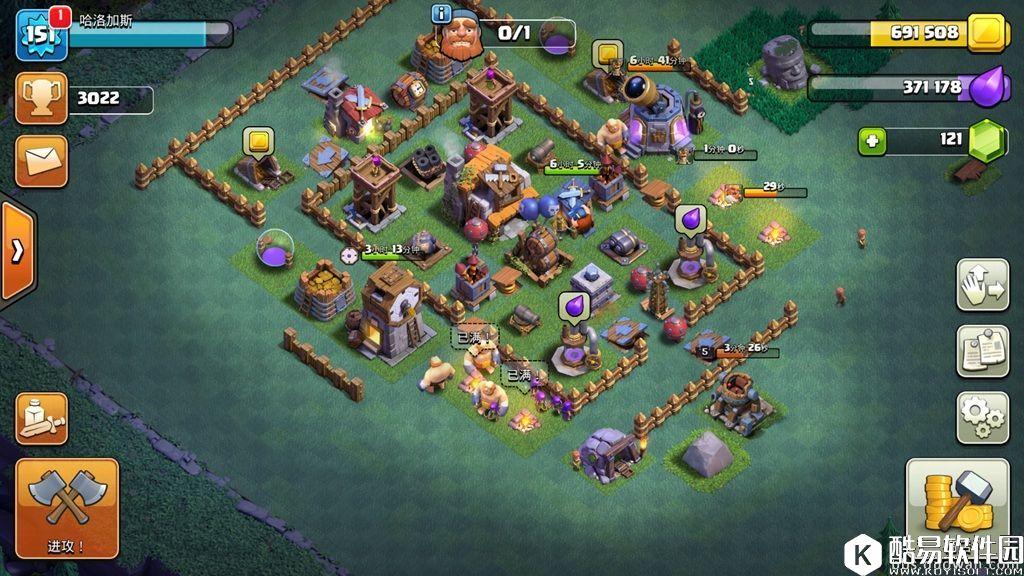The height and width of the screenshot is (576, 1024).
Task: Tap the elixir resource bar
Action: click(x=898, y=88)
